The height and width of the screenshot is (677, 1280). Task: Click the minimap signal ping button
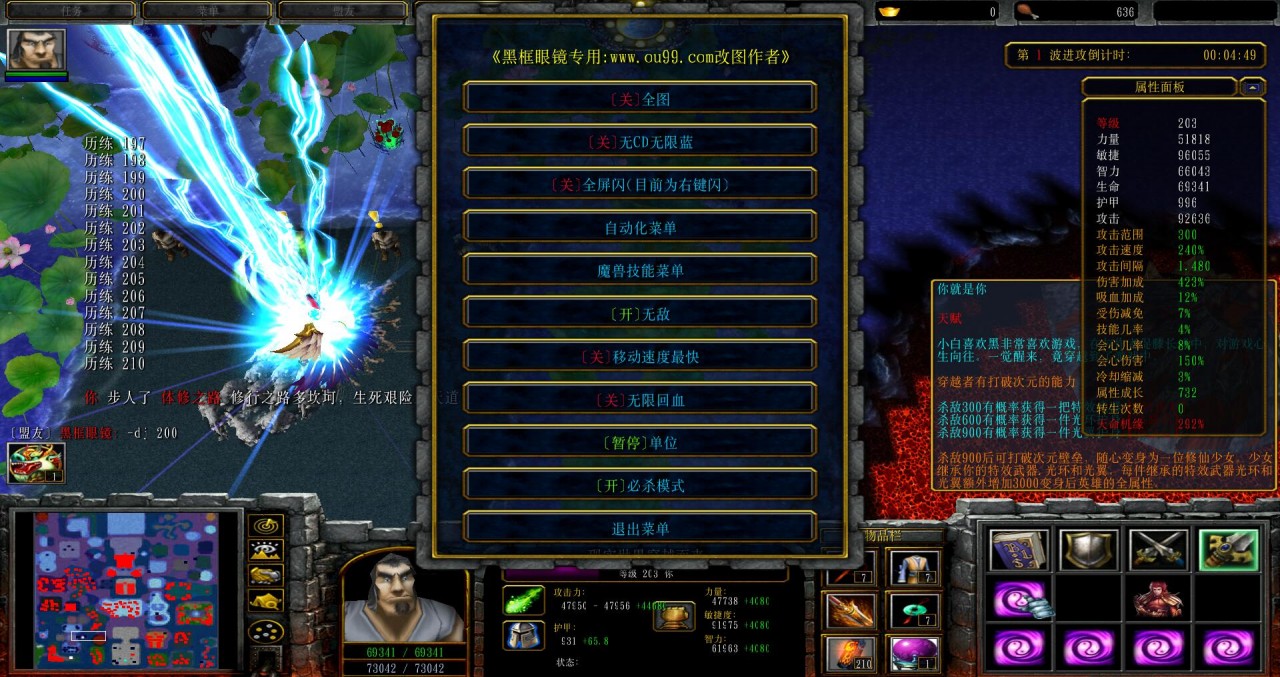(265, 526)
